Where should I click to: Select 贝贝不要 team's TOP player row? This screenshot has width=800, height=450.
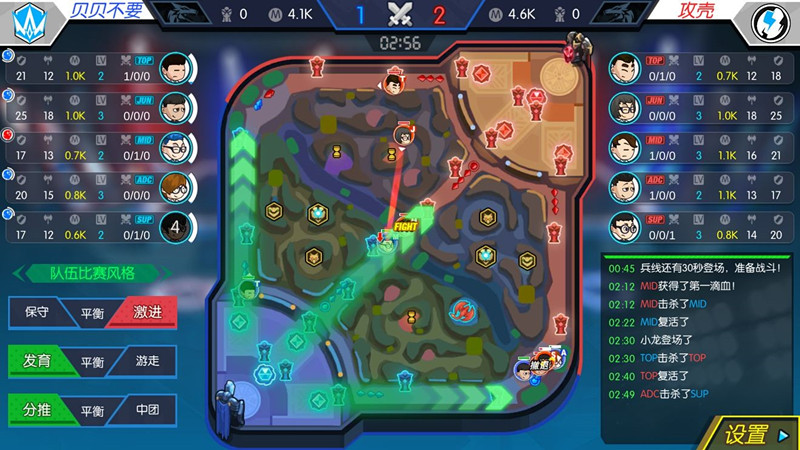coord(100,68)
